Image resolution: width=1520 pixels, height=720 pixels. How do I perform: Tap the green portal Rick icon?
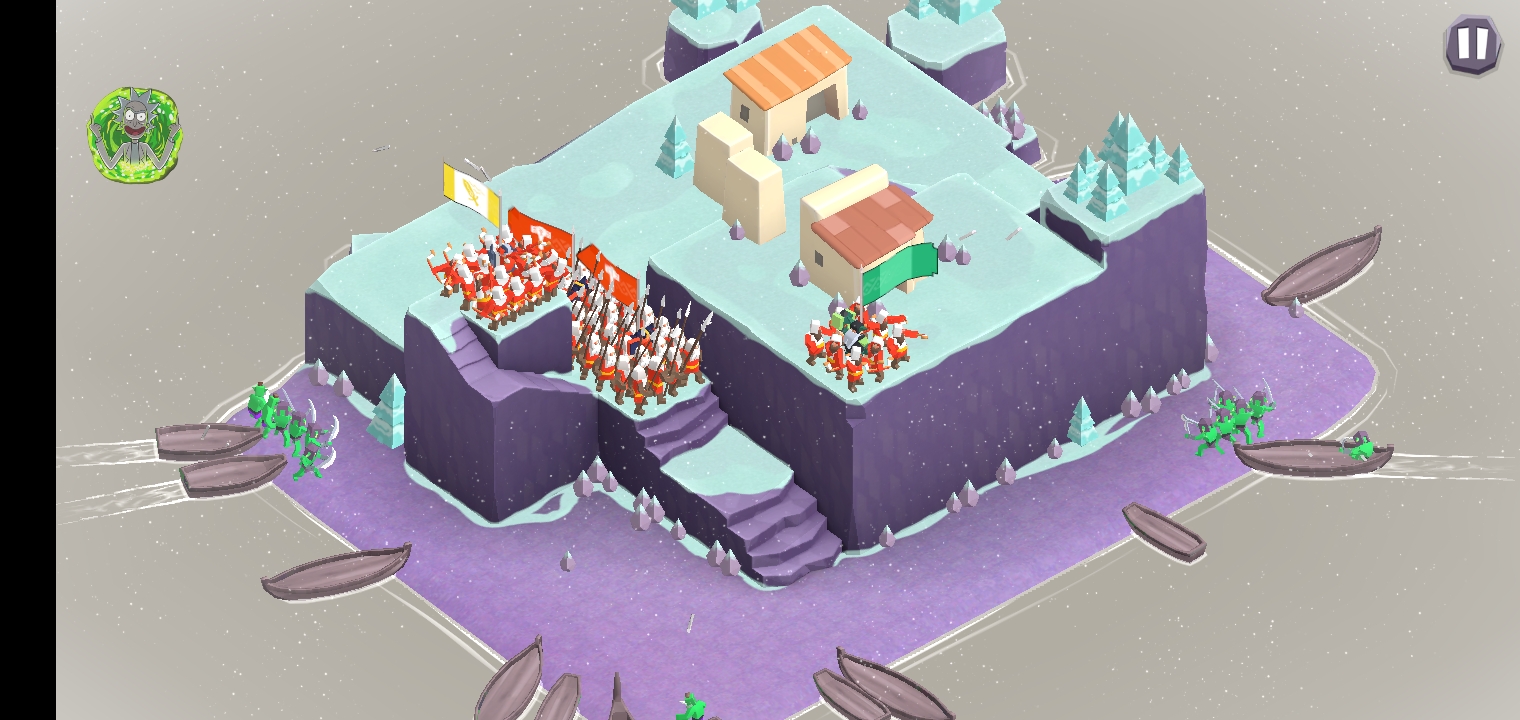point(136,135)
